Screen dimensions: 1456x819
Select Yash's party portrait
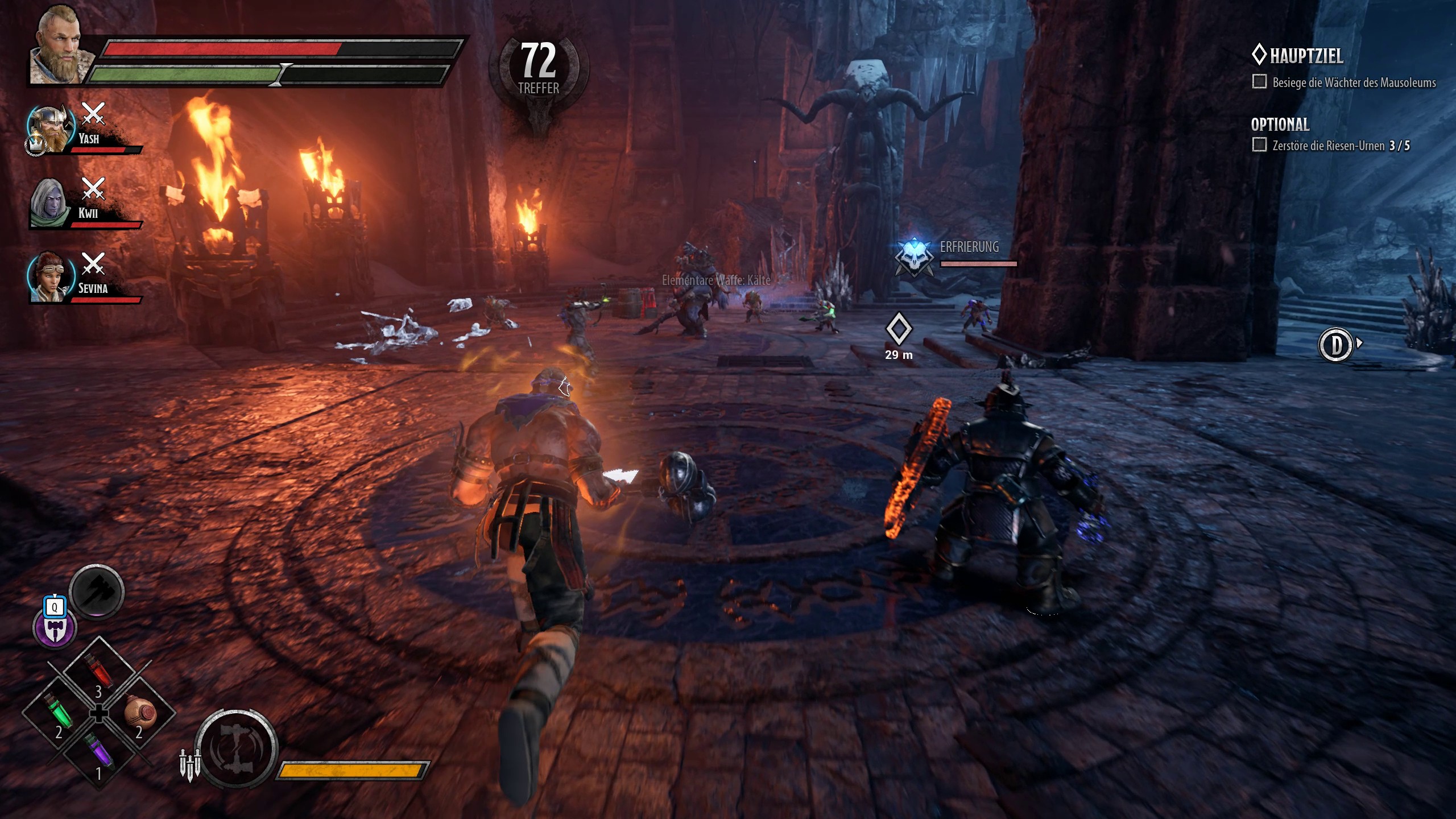click(x=52, y=129)
